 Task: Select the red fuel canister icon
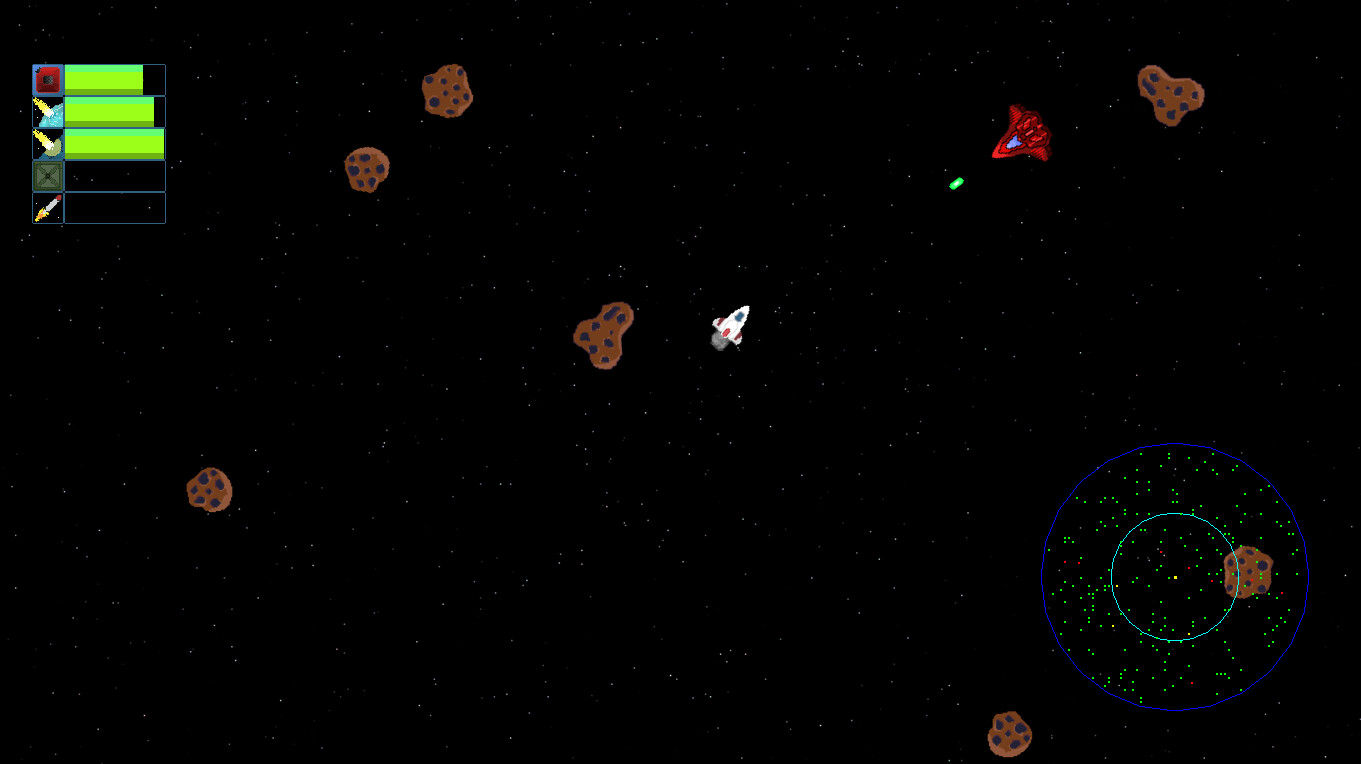[x=49, y=77]
